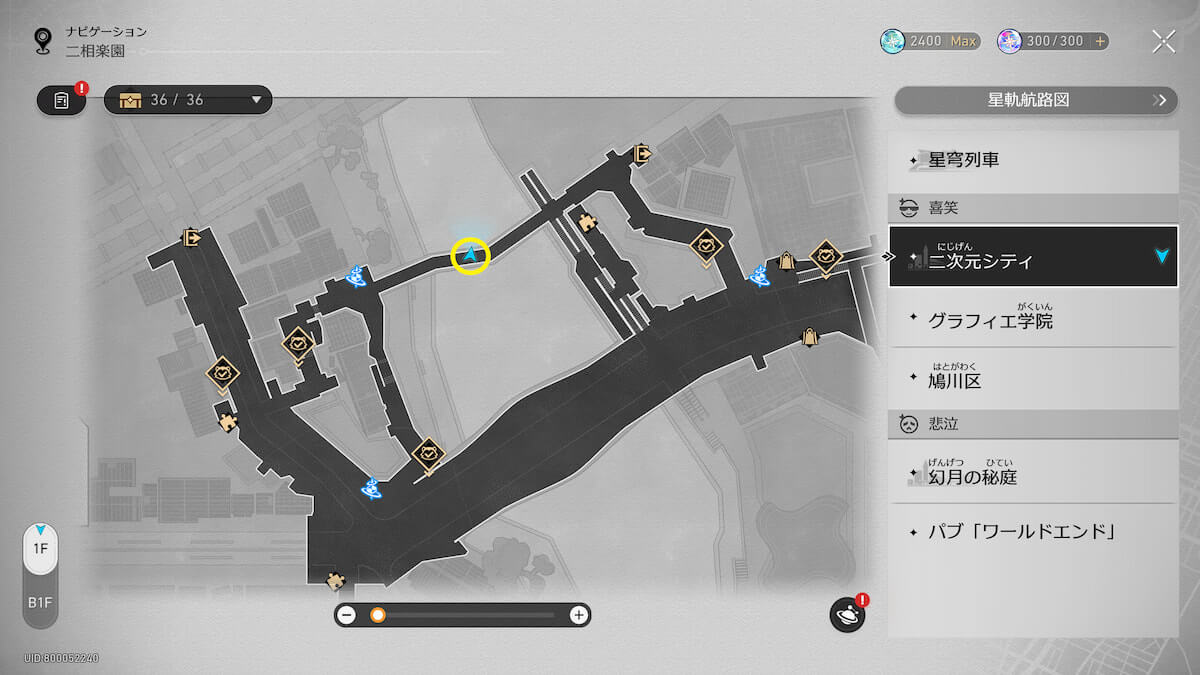
Task: Zoom in with the plus button
Action: pos(578,615)
